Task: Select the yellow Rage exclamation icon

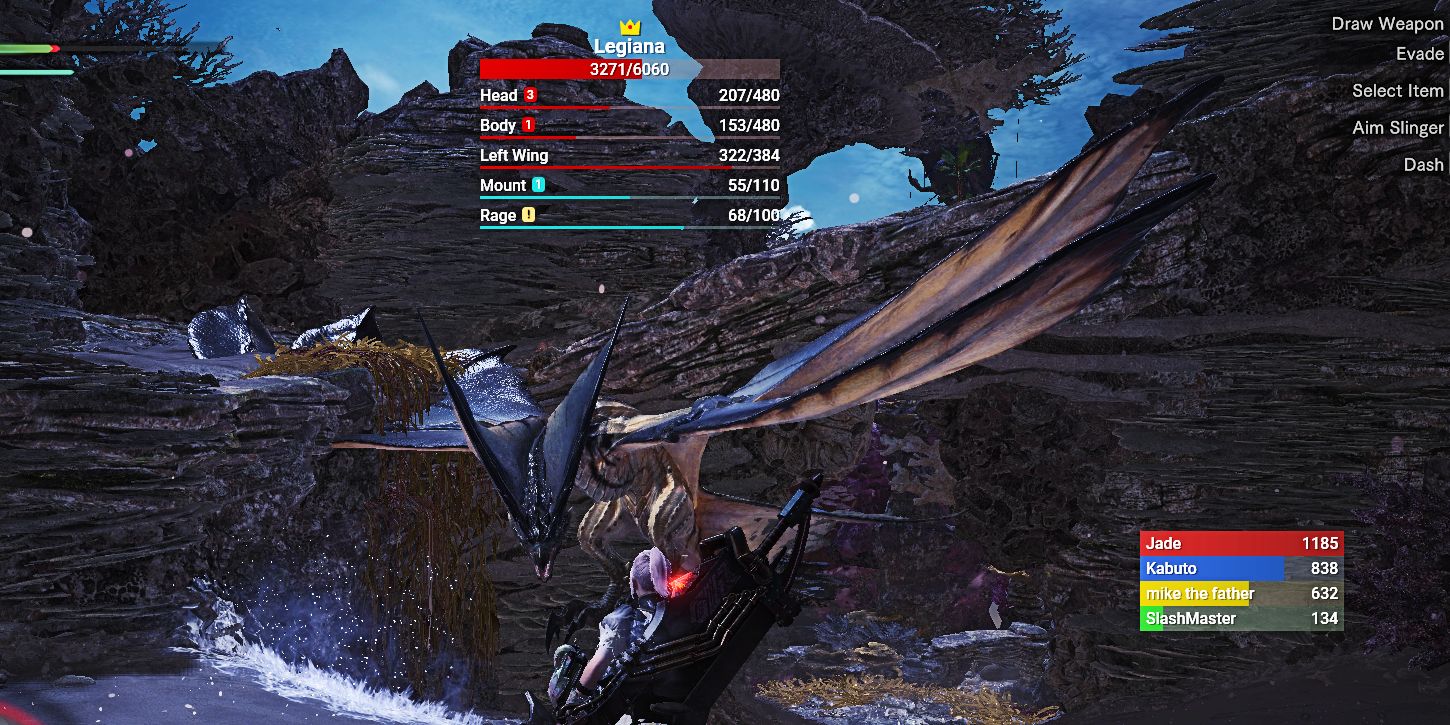Action: point(530,214)
